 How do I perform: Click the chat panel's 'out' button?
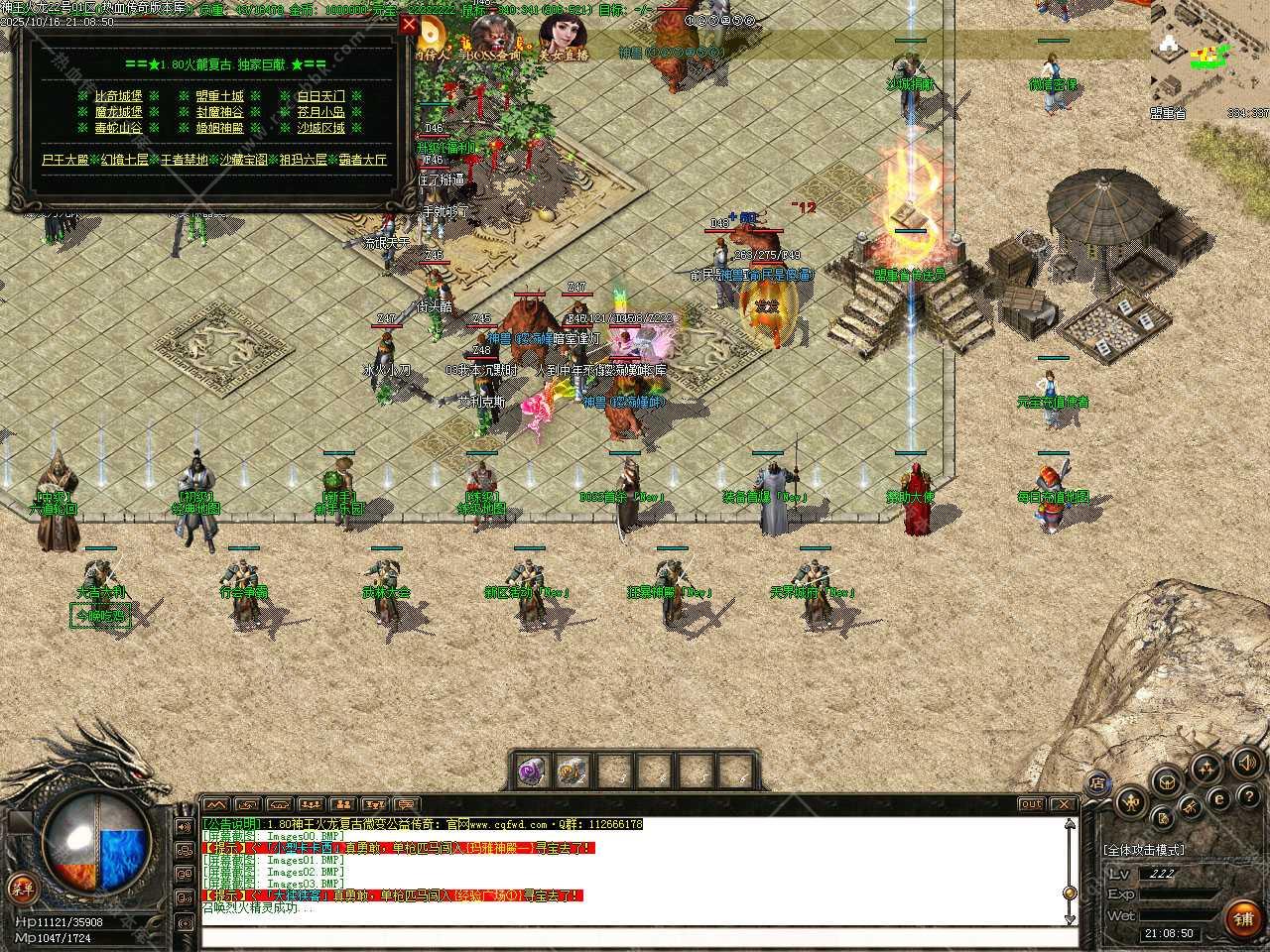[1031, 804]
